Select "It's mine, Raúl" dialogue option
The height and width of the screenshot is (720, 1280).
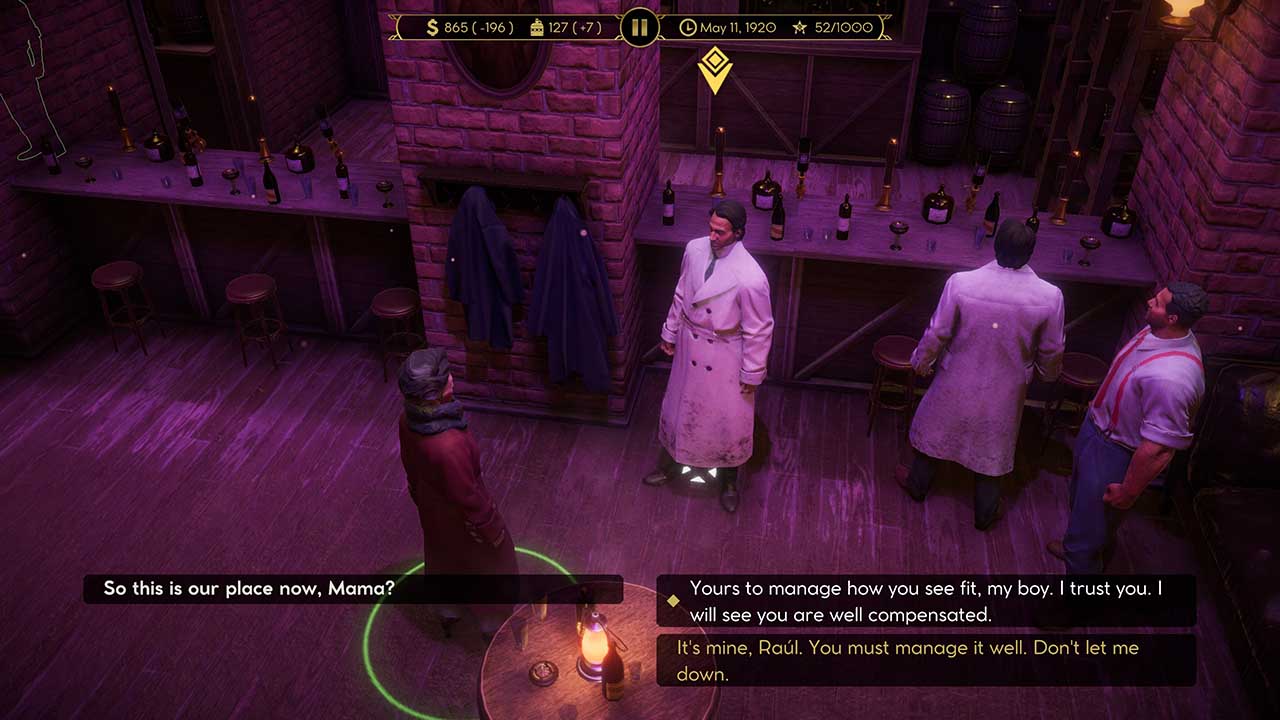[x=925, y=660]
